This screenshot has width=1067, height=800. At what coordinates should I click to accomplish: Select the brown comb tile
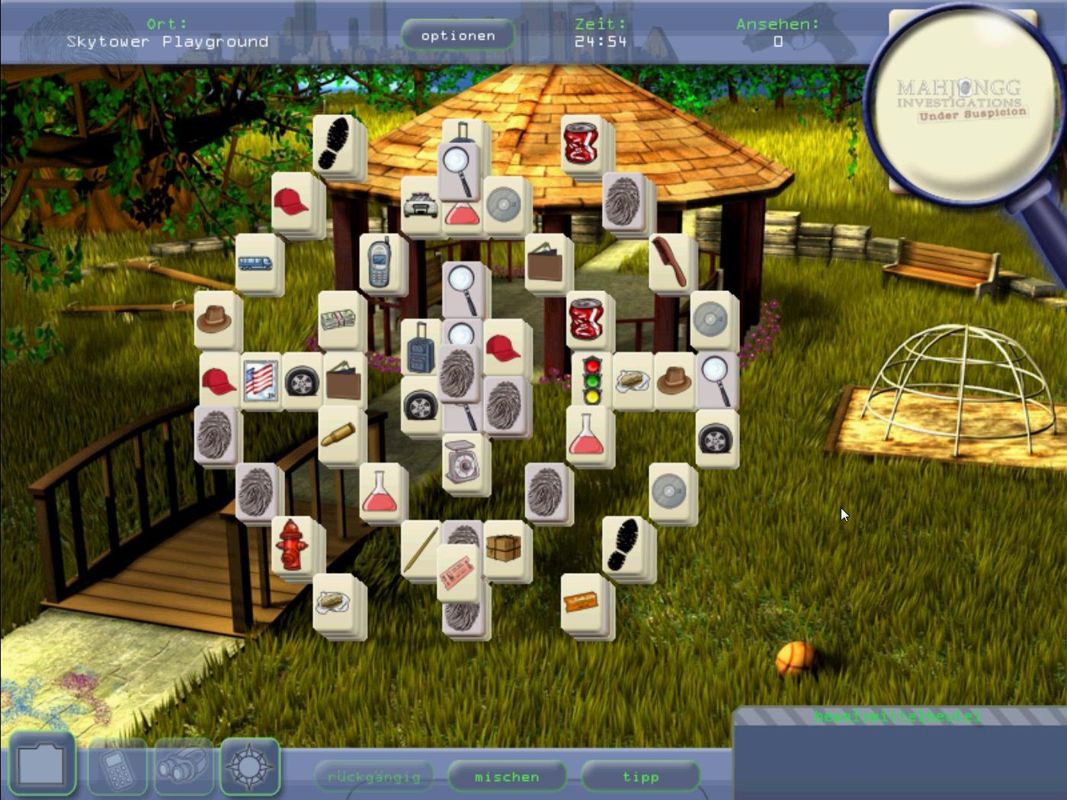tap(671, 262)
